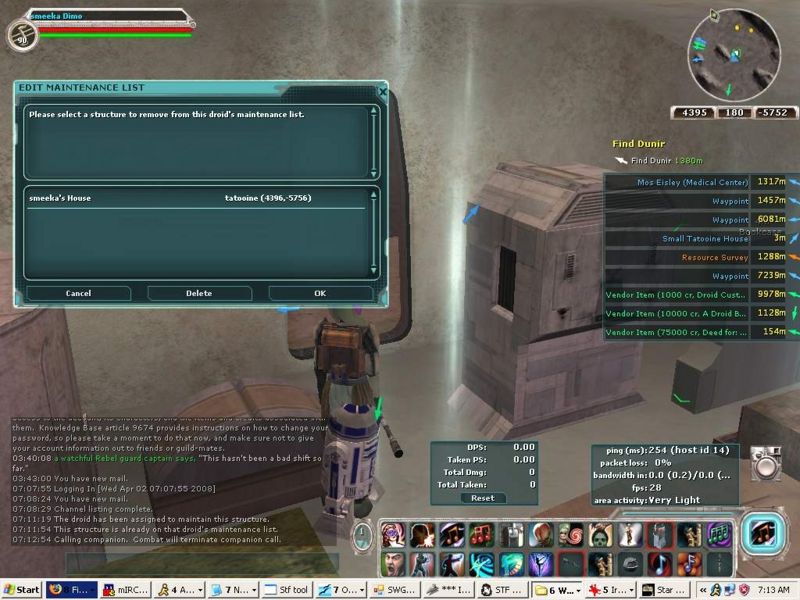Choose the Small Tatooine House waypoint
The image size is (800, 600).
705,238
